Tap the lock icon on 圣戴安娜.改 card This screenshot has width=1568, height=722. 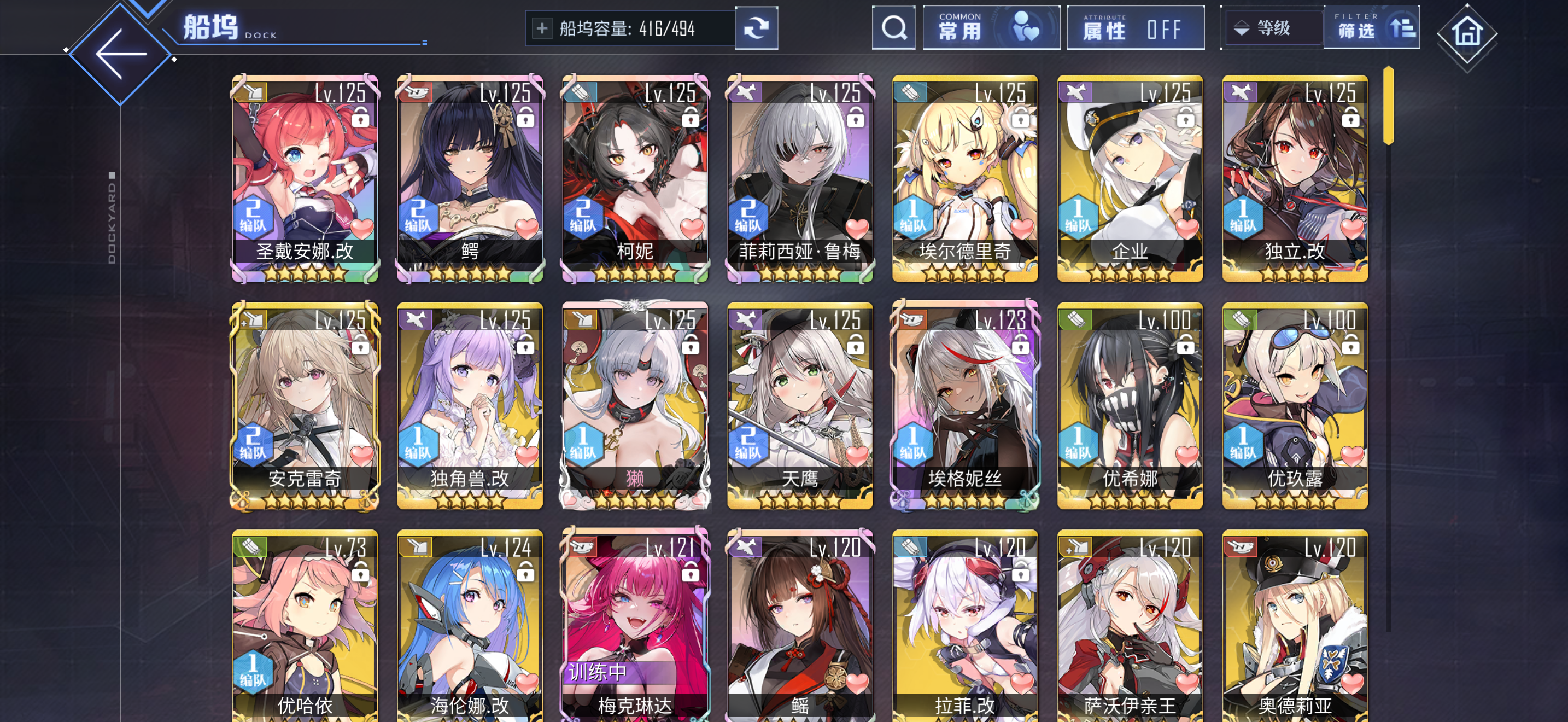pyautogui.click(x=360, y=117)
